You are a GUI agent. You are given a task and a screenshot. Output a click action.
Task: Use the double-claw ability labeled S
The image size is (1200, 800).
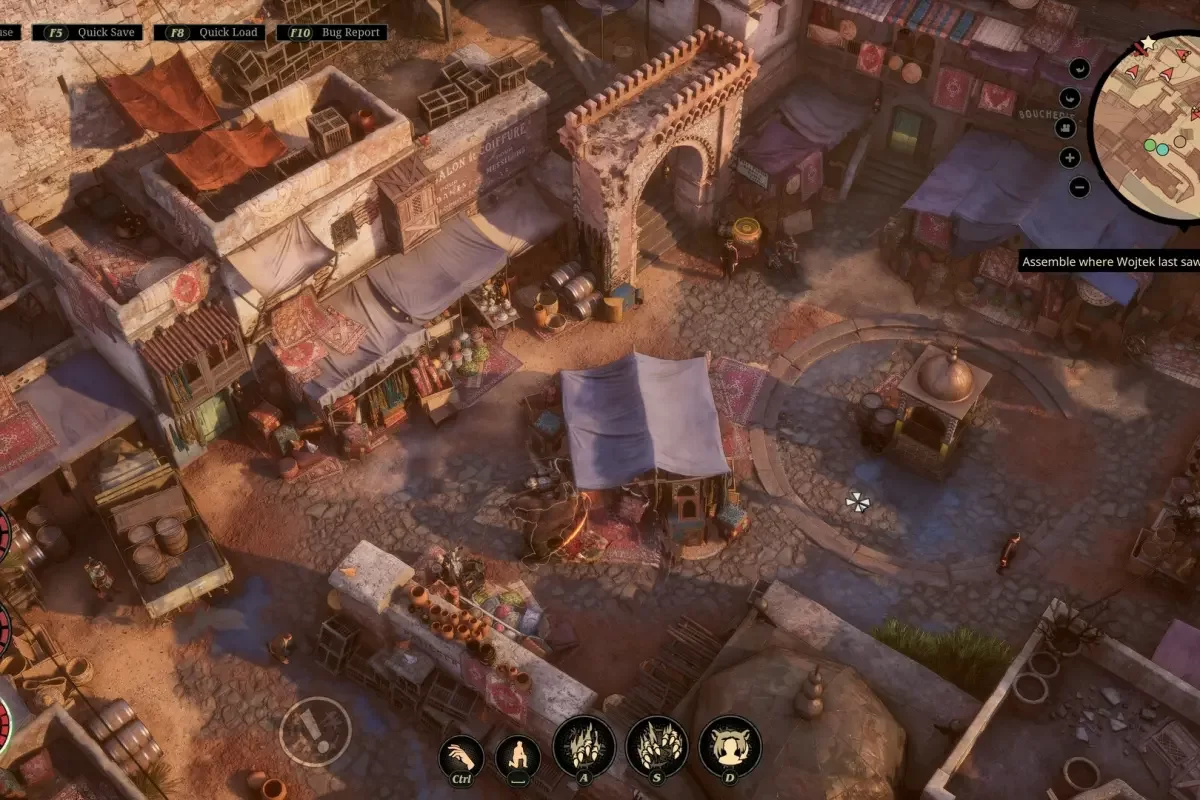[x=657, y=746]
